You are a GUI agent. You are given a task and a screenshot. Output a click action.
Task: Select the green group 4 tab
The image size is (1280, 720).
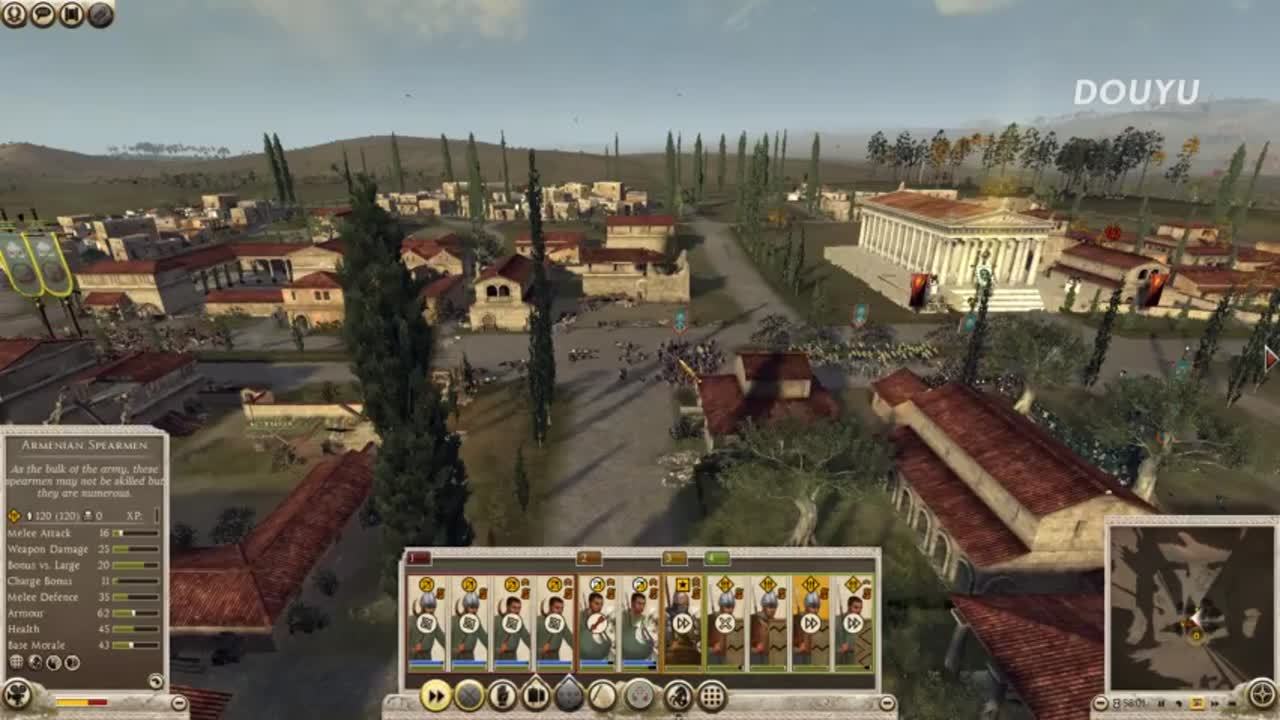(x=717, y=558)
